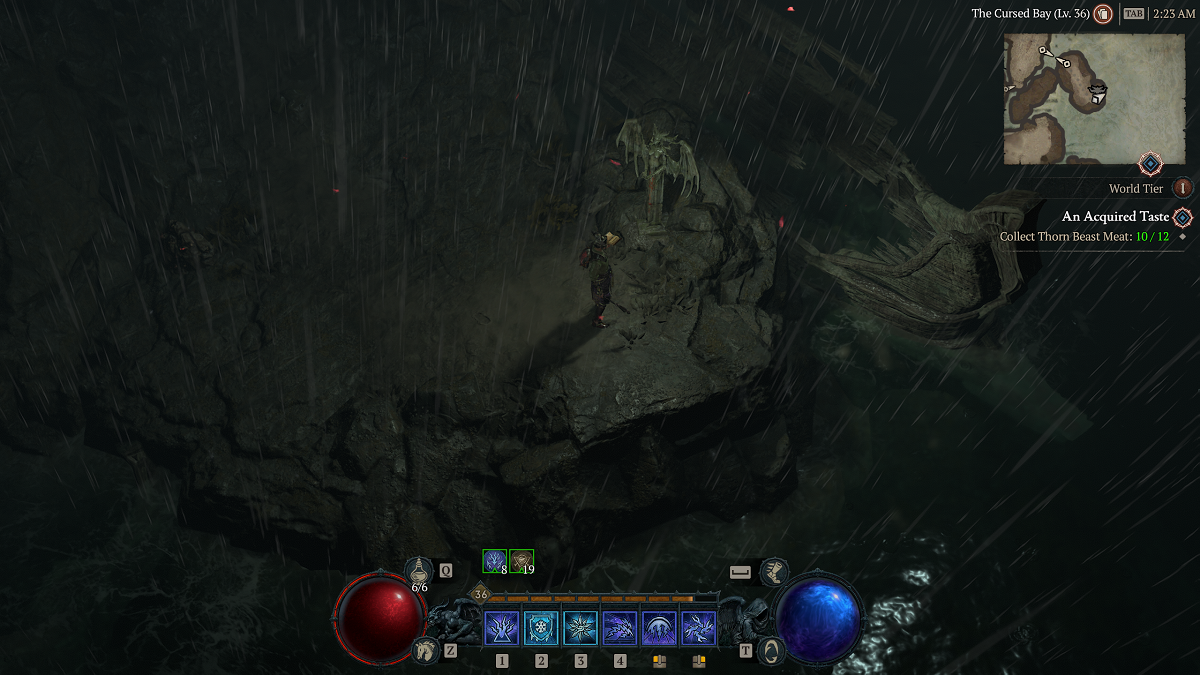Screen dimensions: 1200x675
Task: Inspect the buff icon showing 19
Action: point(521,561)
